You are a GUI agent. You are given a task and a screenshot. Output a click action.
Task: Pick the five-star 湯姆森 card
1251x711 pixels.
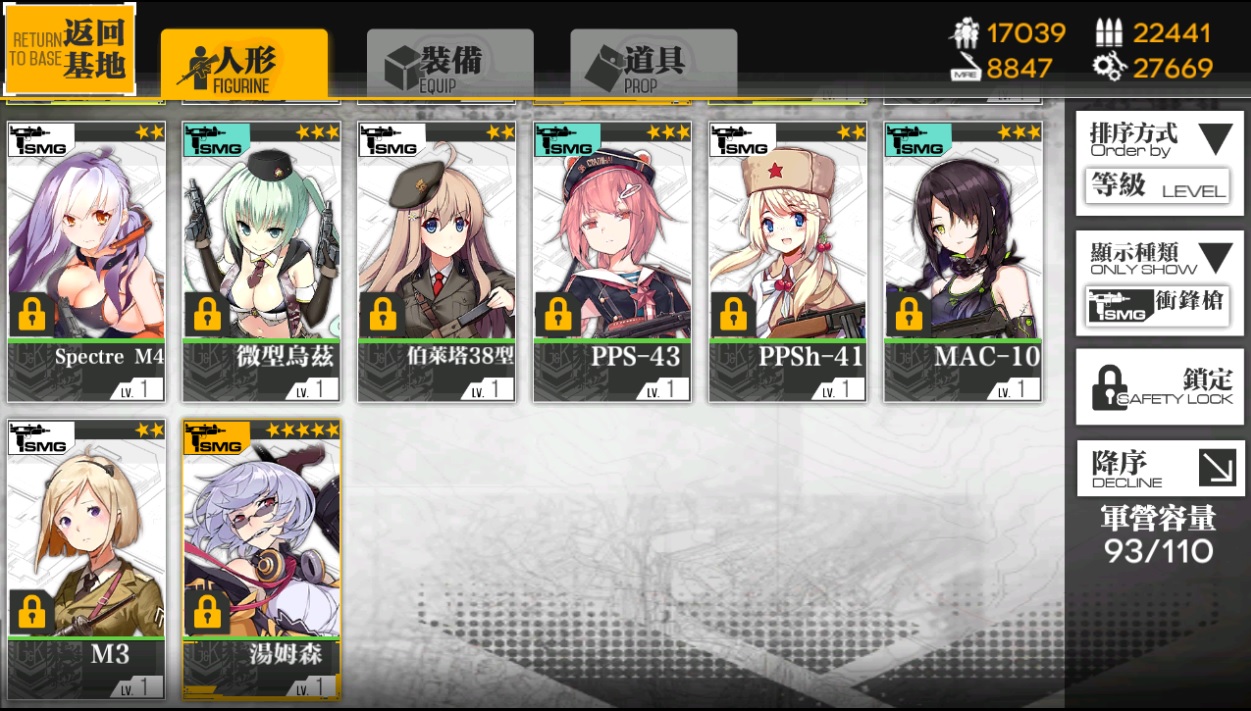click(262, 558)
